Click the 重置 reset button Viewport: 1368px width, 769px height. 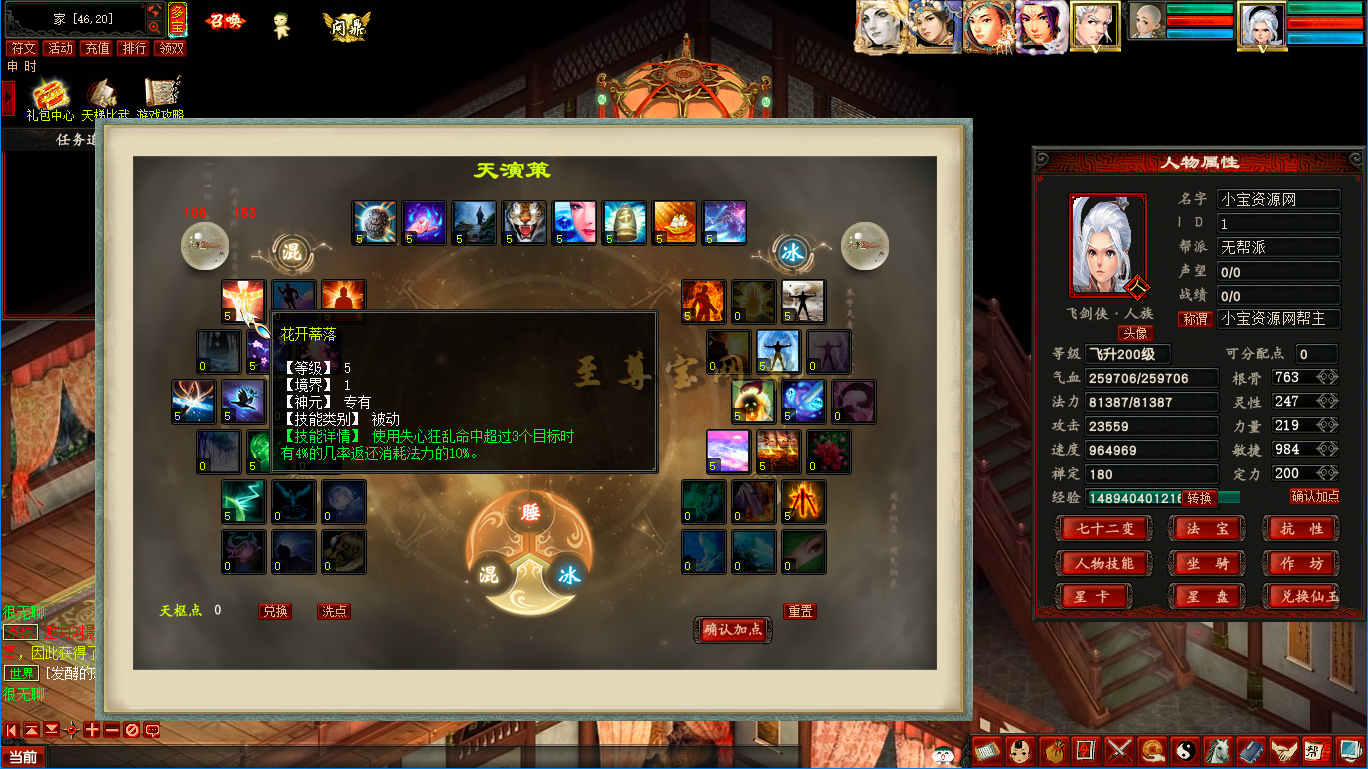coord(799,611)
